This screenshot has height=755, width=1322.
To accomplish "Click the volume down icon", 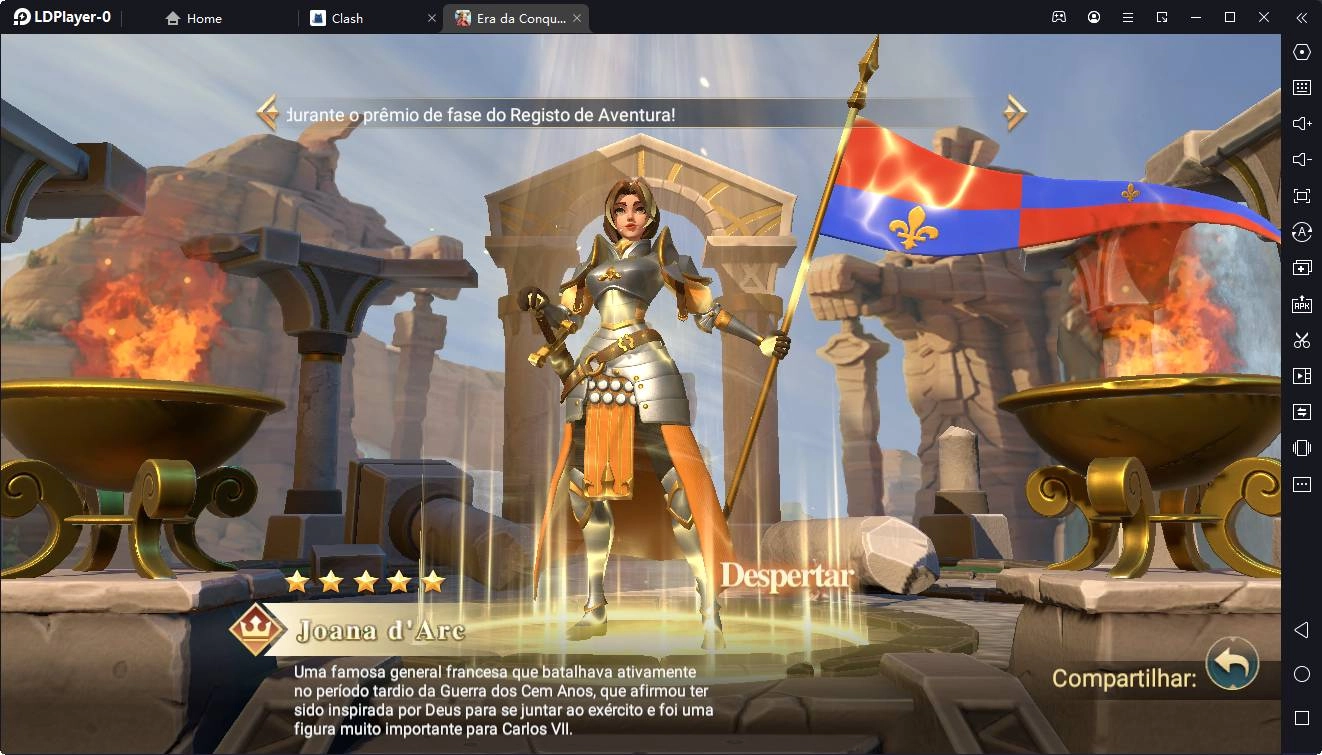I will point(1301,159).
